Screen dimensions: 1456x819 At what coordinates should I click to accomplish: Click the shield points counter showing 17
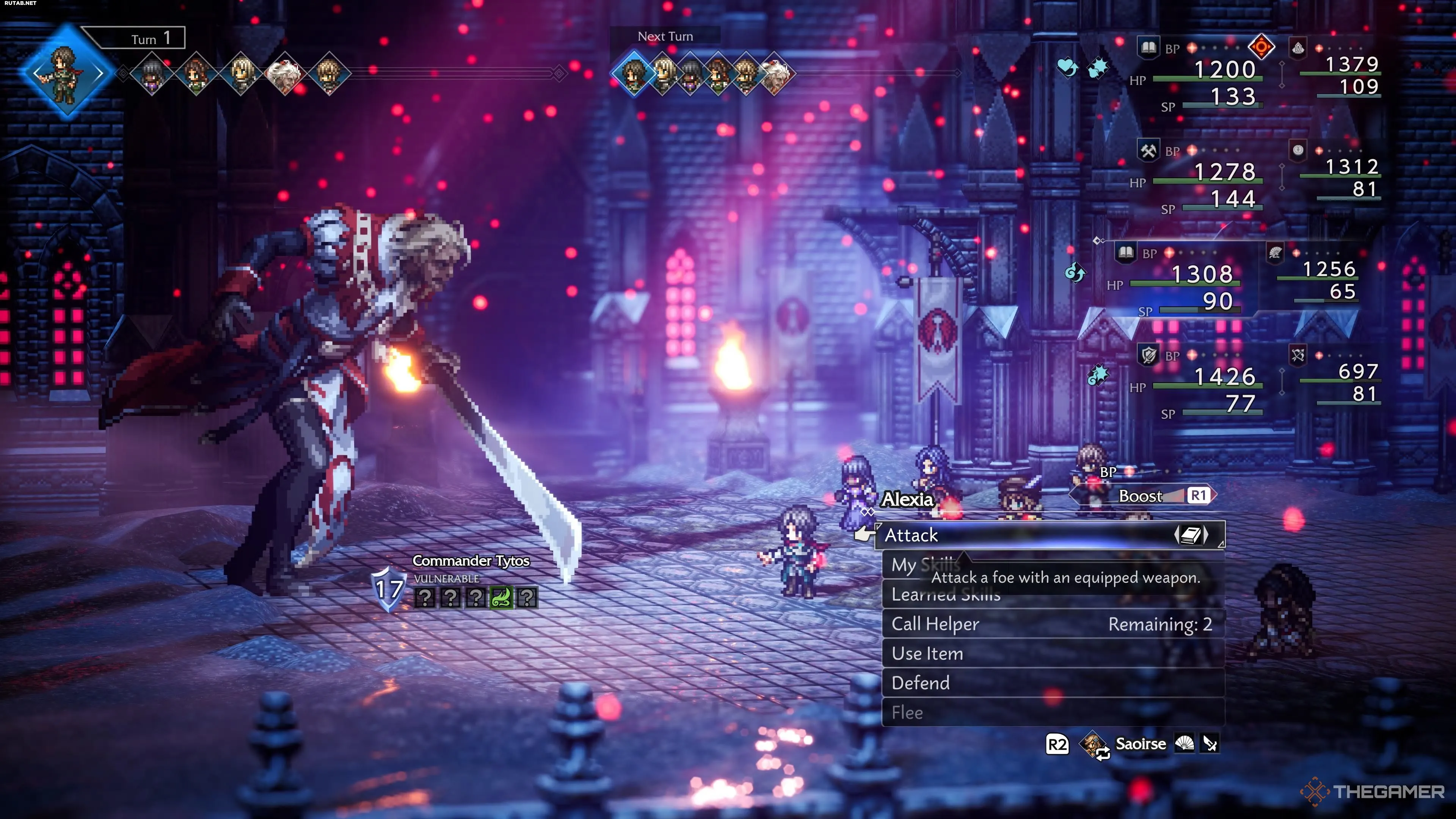389,590
